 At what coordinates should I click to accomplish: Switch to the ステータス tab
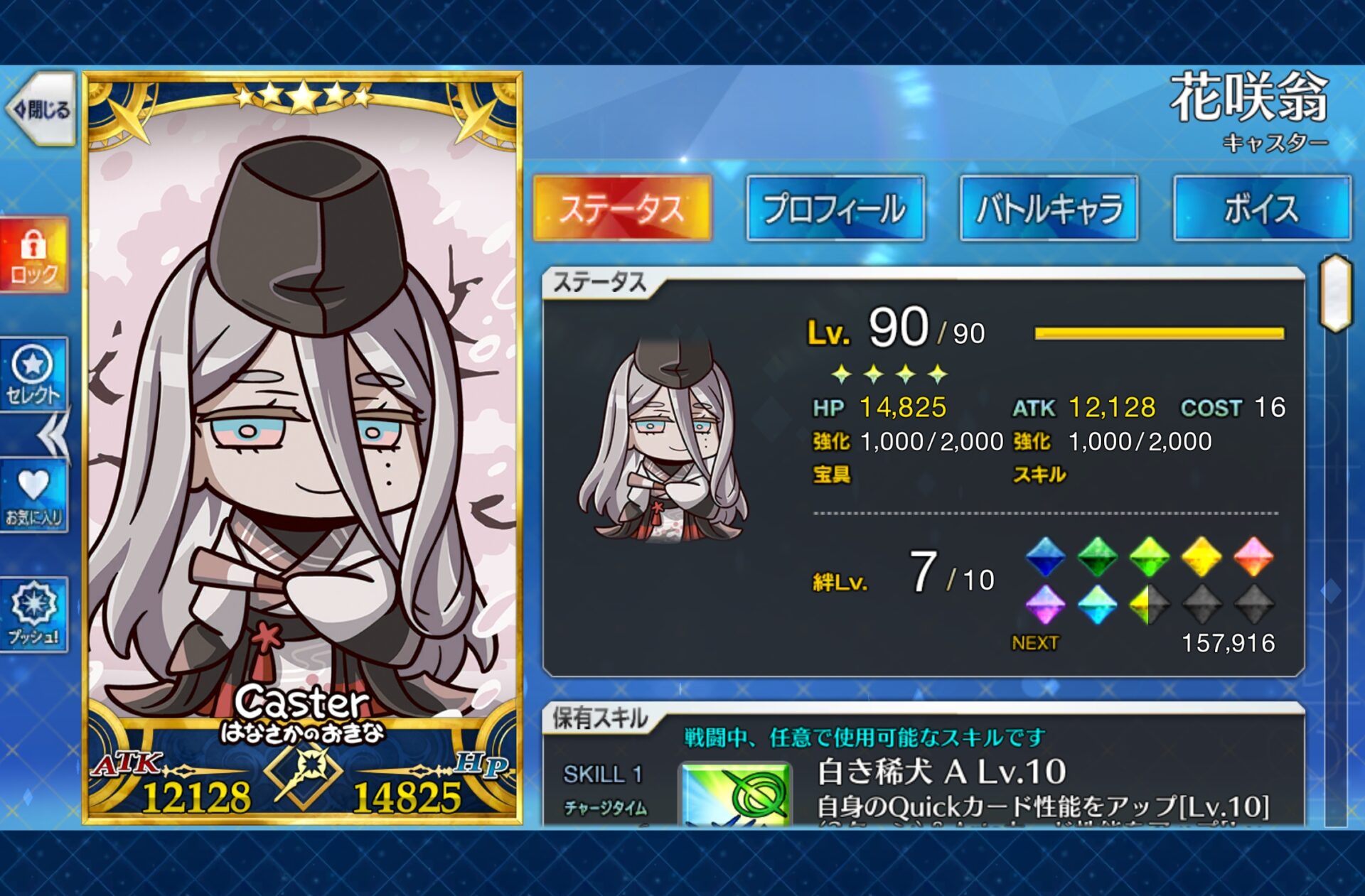coord(622,208)
